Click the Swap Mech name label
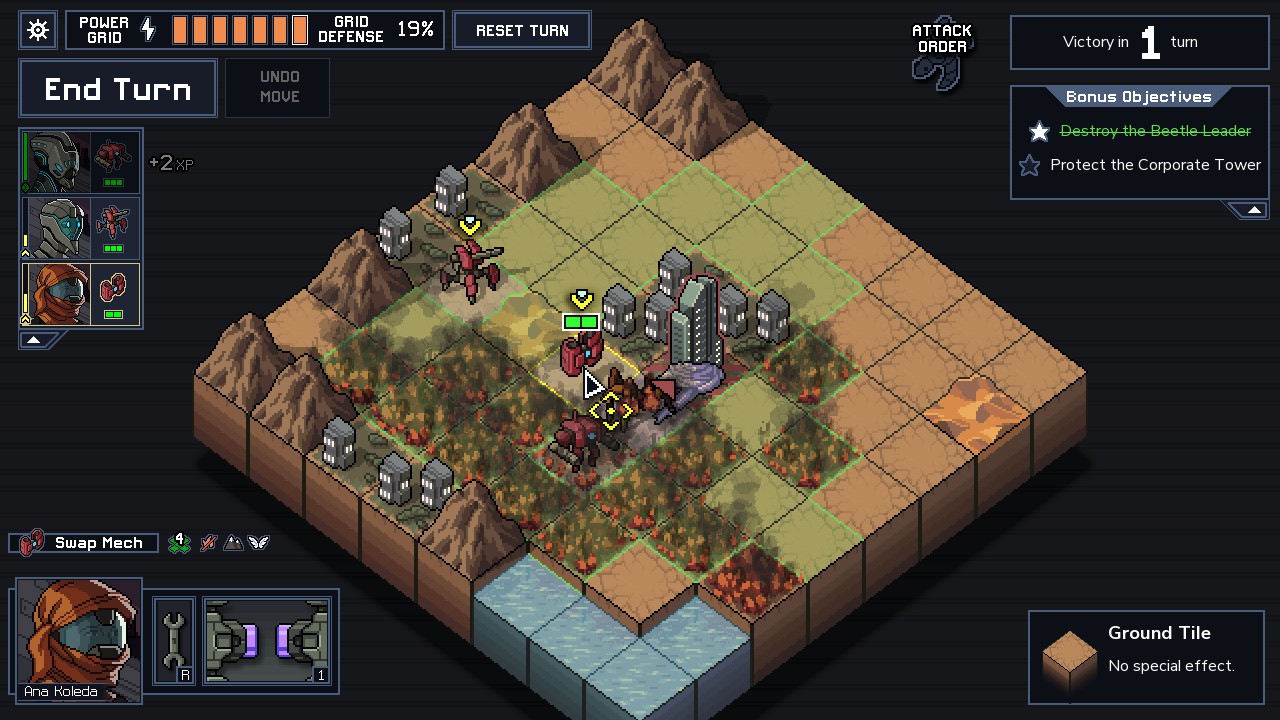 [x=98, y=543]
